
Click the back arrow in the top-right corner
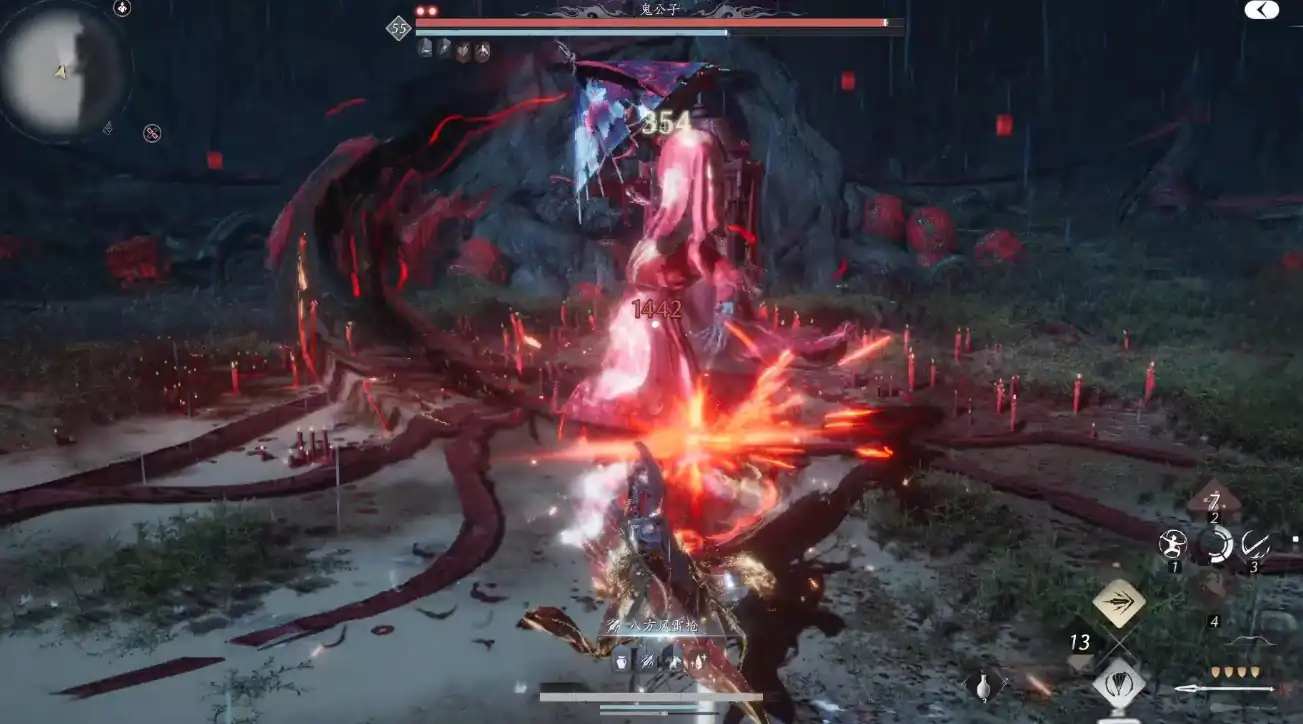pos(1261,10)
